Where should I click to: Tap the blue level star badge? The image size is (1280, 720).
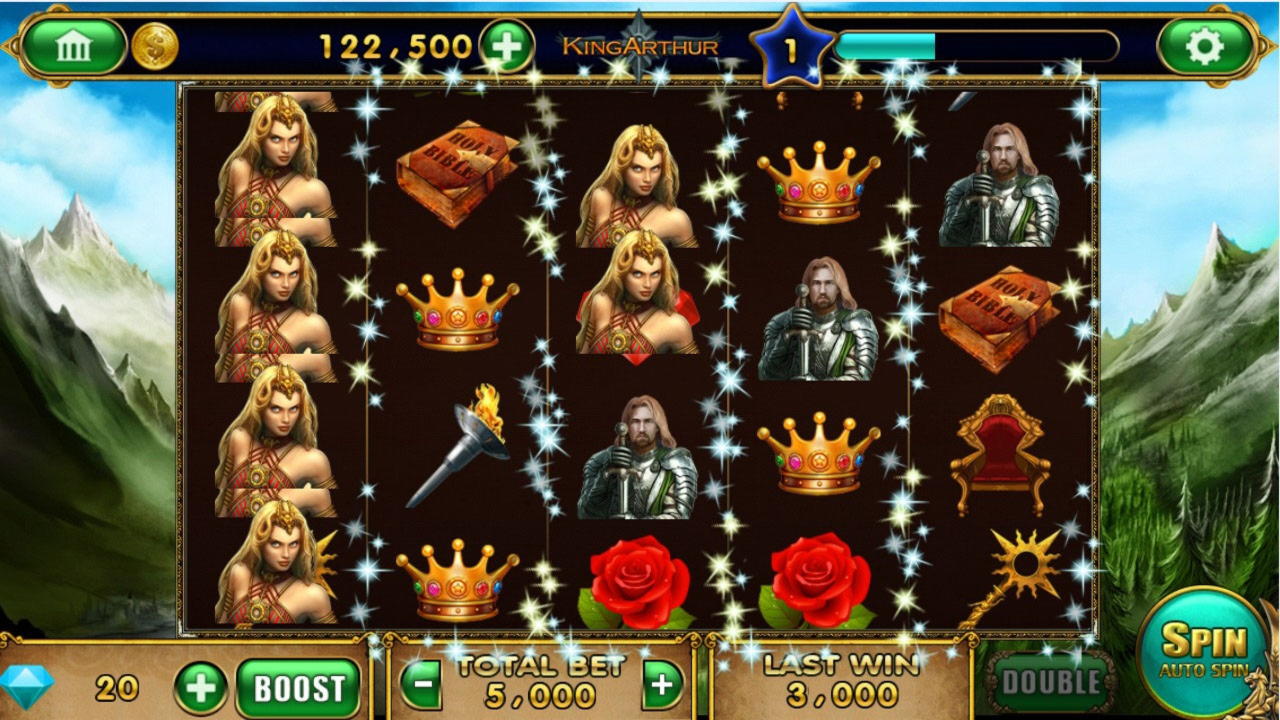[x=792, y=49]
